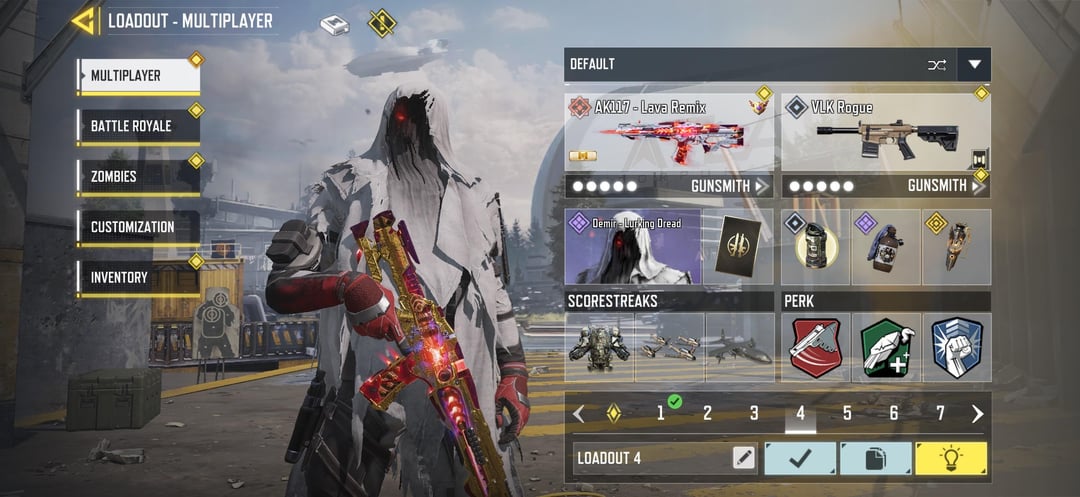Open Gunsmith for the AK117
The width and height of the screenshot is (1080, 497).
point(730,186)
